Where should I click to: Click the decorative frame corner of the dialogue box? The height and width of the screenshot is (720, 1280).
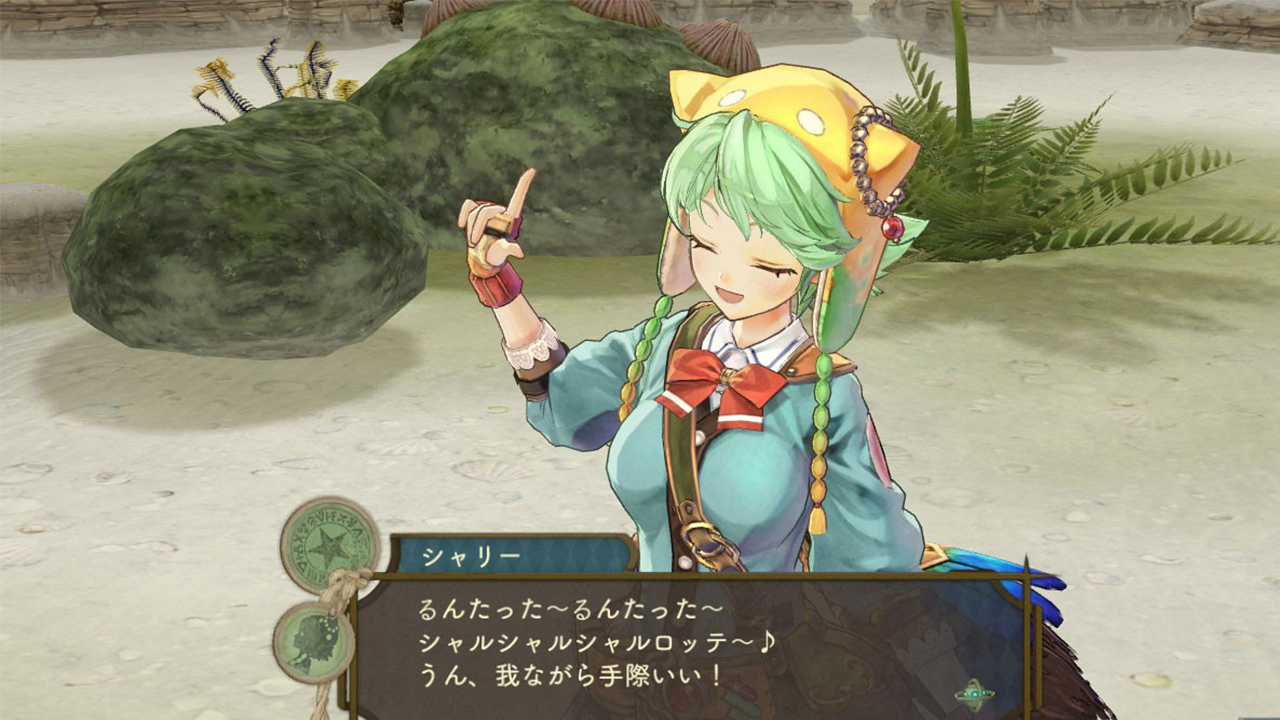click(1026, 579)
